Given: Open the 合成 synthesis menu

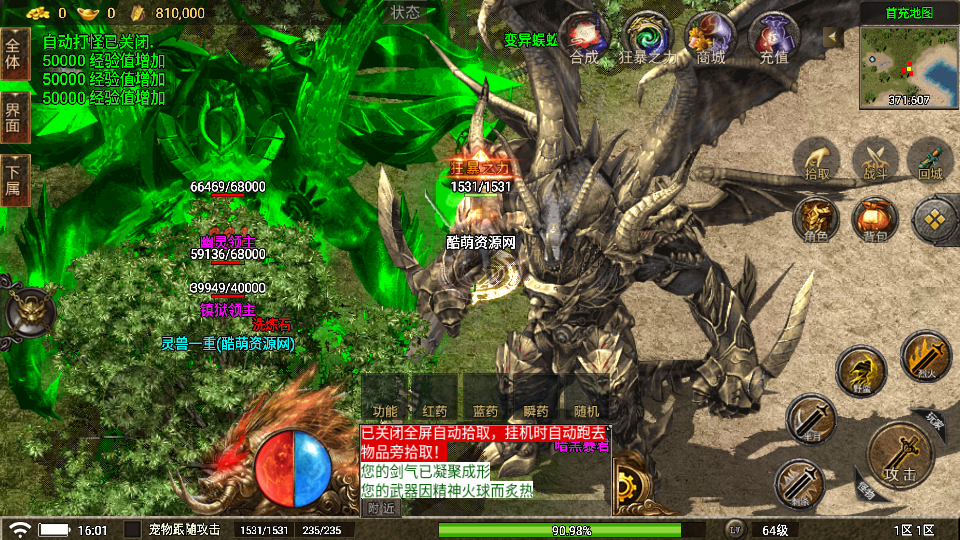Looking at the screenshot, I should point(584,39).
